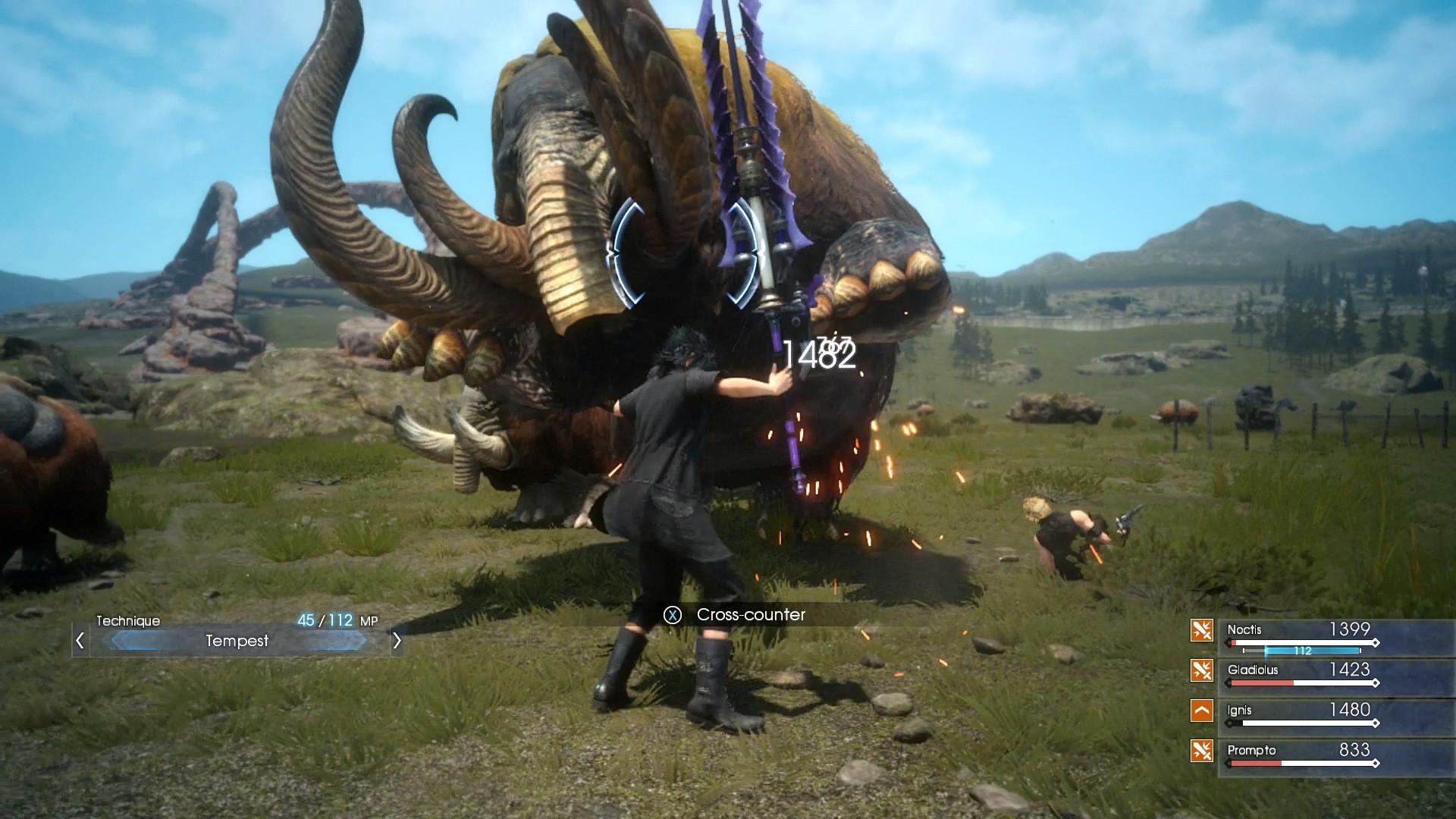Open the previous technique with the left chevron
The width and height of the screenshot is (1456, 819).
point(80,642)
